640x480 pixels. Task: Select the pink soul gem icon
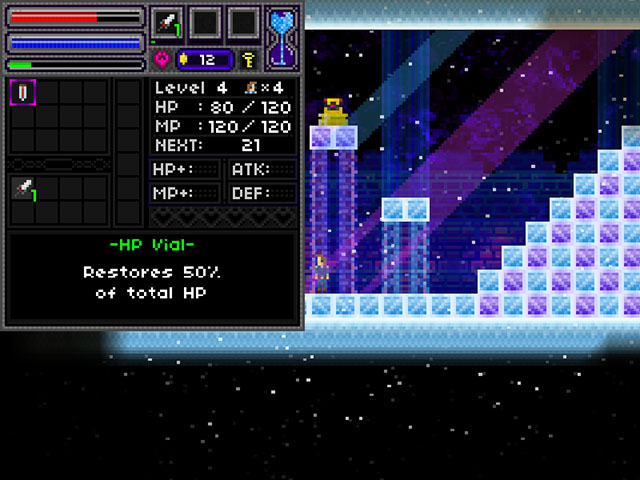click(x=163, y=60)
